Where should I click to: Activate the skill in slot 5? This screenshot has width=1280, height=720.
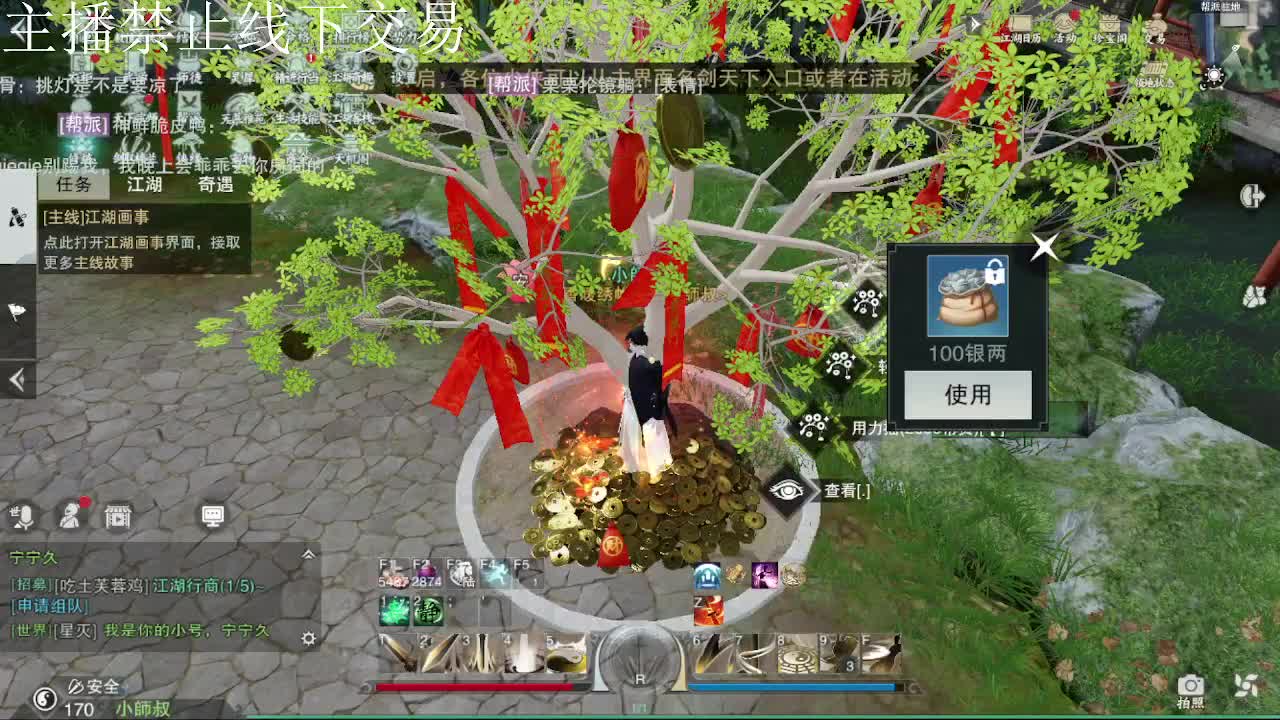click(565, 653)
